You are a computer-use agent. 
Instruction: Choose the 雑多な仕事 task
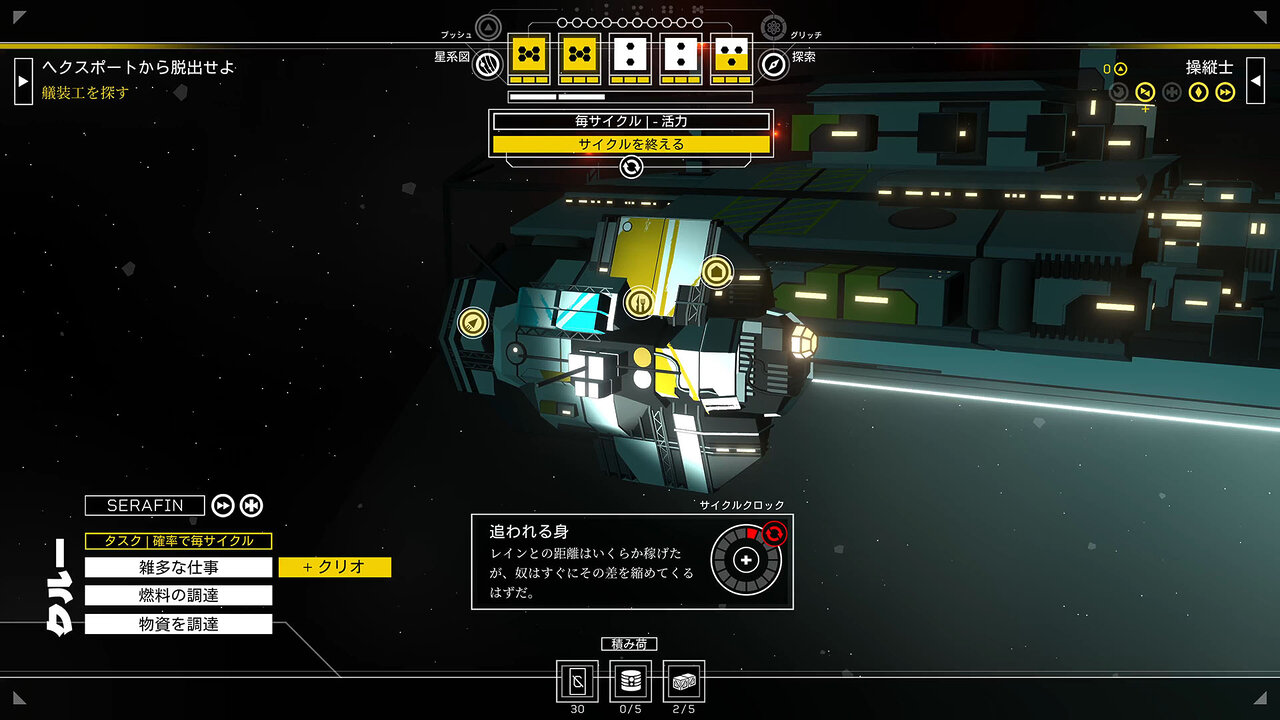[178, 567]
